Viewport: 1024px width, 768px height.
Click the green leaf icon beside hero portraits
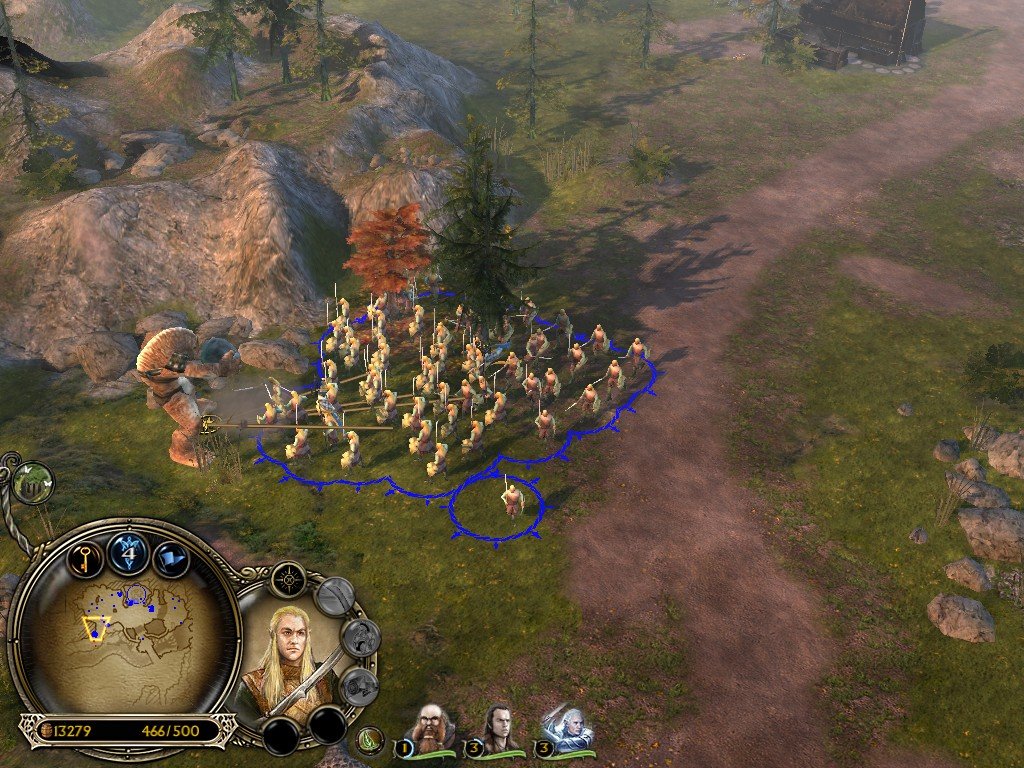coord(371,741)
